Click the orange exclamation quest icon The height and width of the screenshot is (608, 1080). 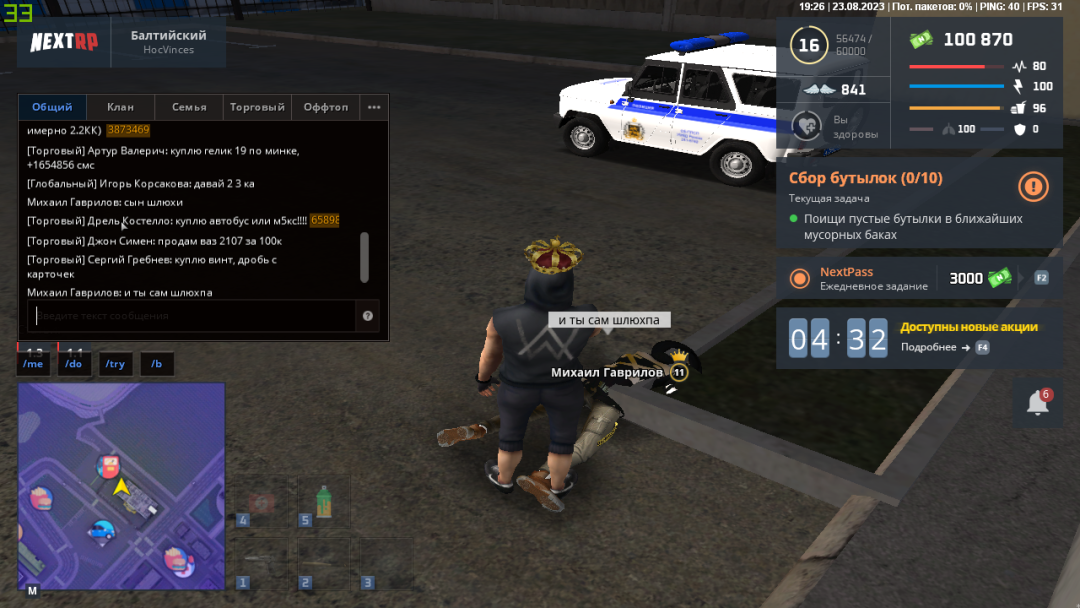(x=1033, y=186)
